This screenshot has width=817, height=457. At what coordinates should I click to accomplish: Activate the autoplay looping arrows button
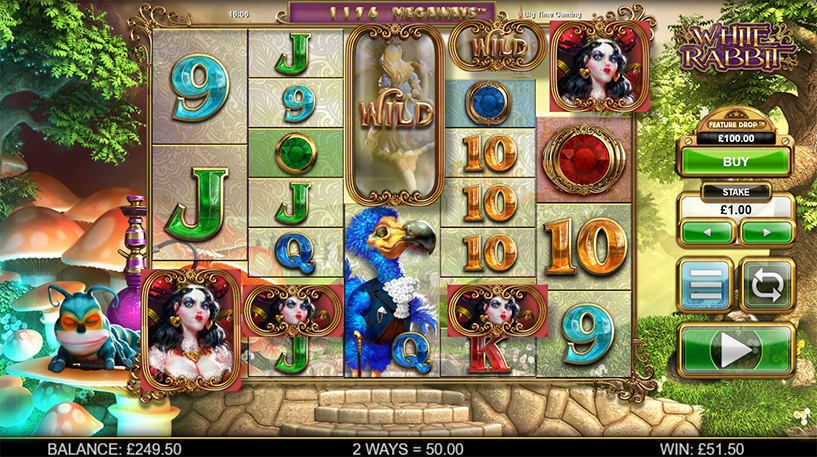coord(767,285)
